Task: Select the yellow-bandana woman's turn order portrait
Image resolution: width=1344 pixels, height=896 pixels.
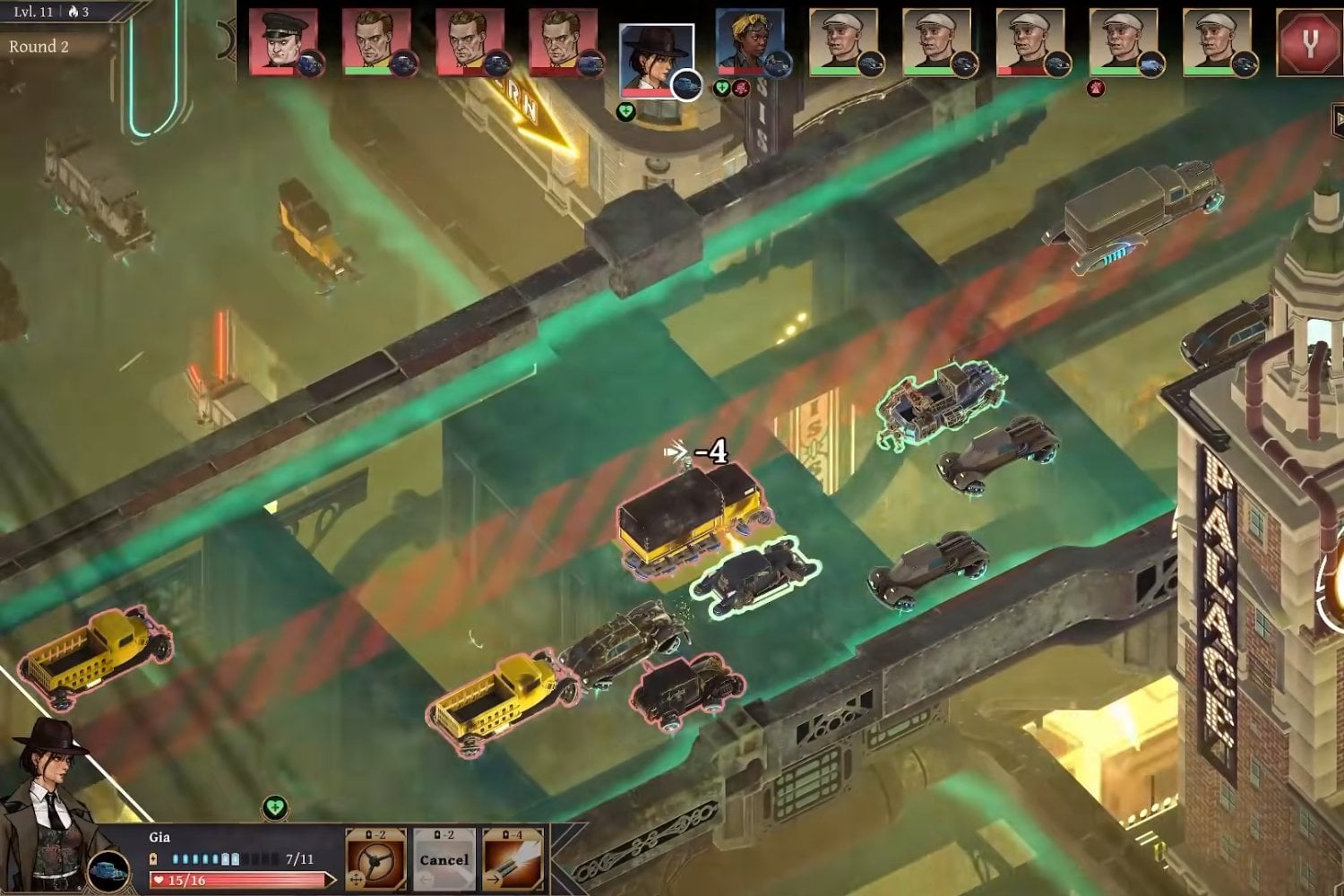Action: tap(749, 42)
